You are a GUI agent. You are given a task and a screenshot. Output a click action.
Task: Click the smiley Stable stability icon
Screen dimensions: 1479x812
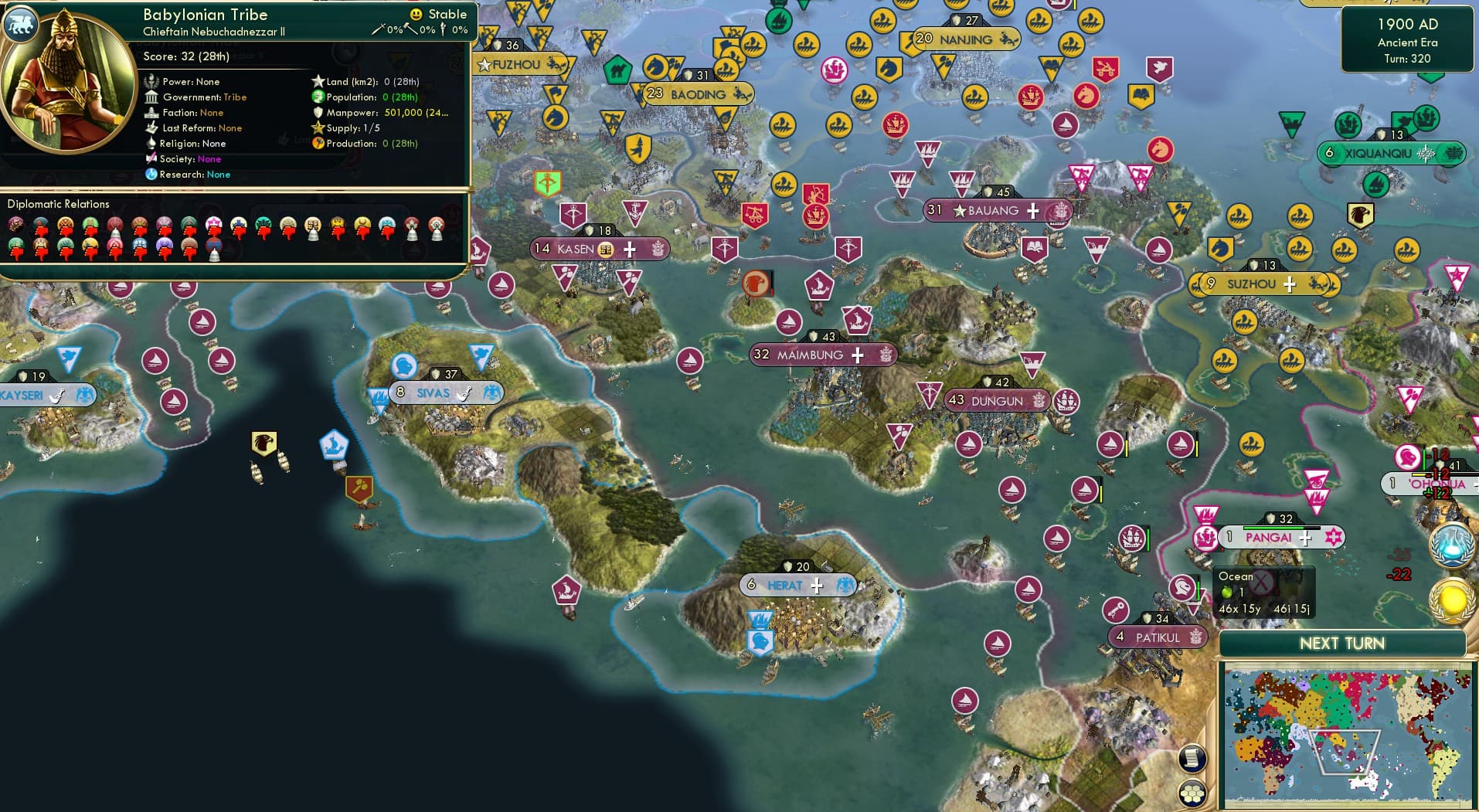tap(416, 14)
